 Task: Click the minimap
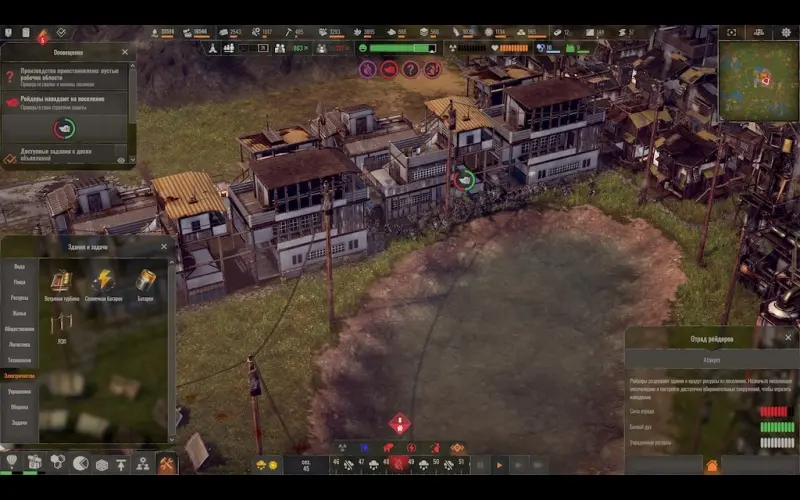tap(759, 81)
